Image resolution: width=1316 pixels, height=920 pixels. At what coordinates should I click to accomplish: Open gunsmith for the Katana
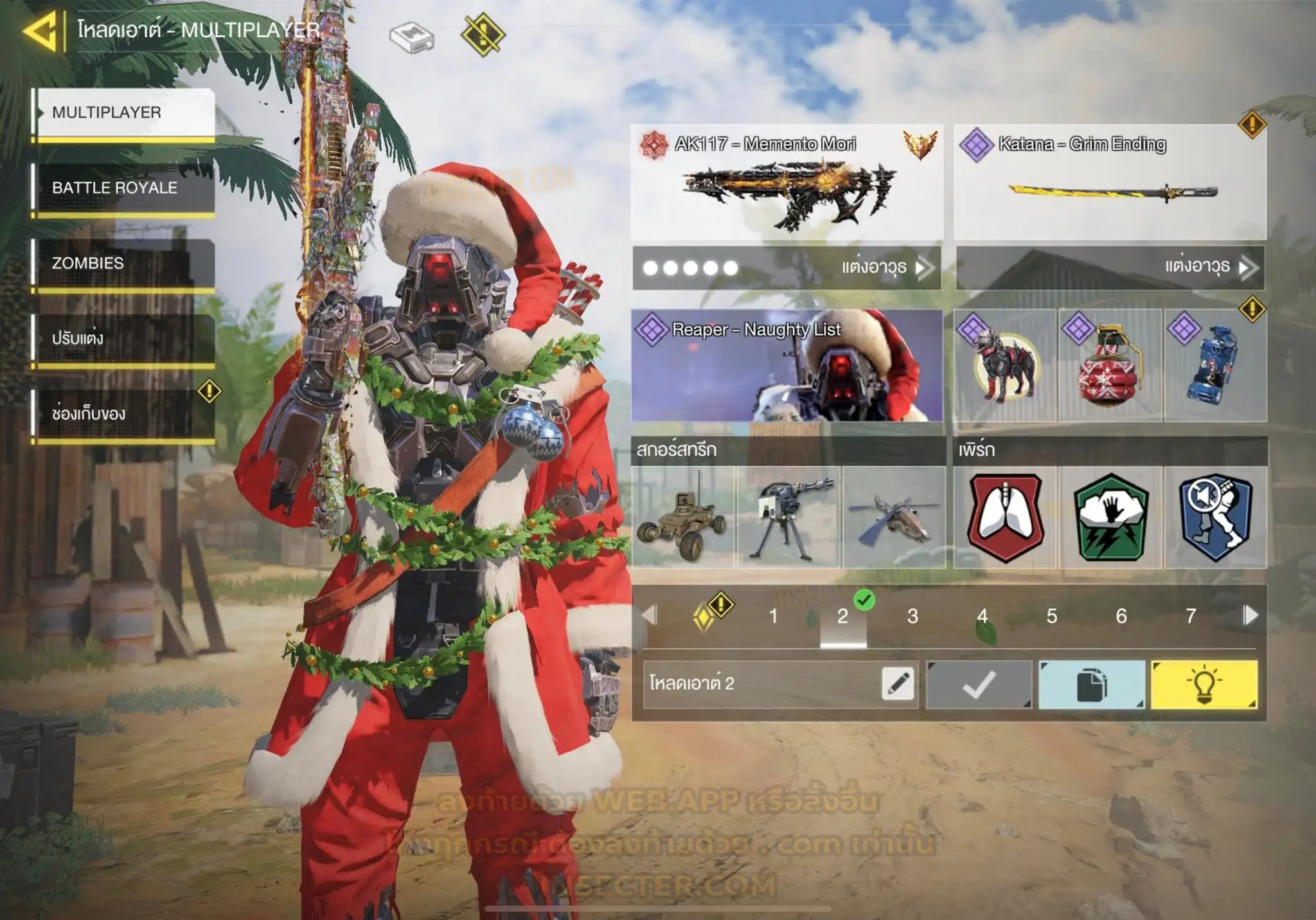point(1110,267)
